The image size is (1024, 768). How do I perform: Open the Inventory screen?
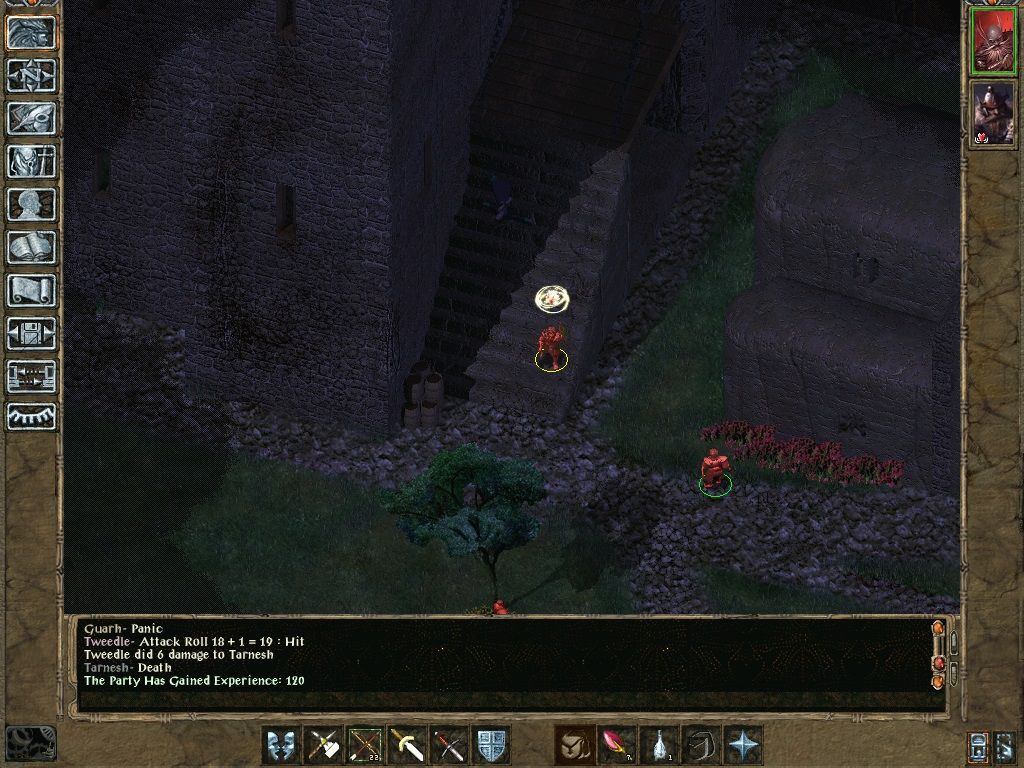[x=31, y=161]
